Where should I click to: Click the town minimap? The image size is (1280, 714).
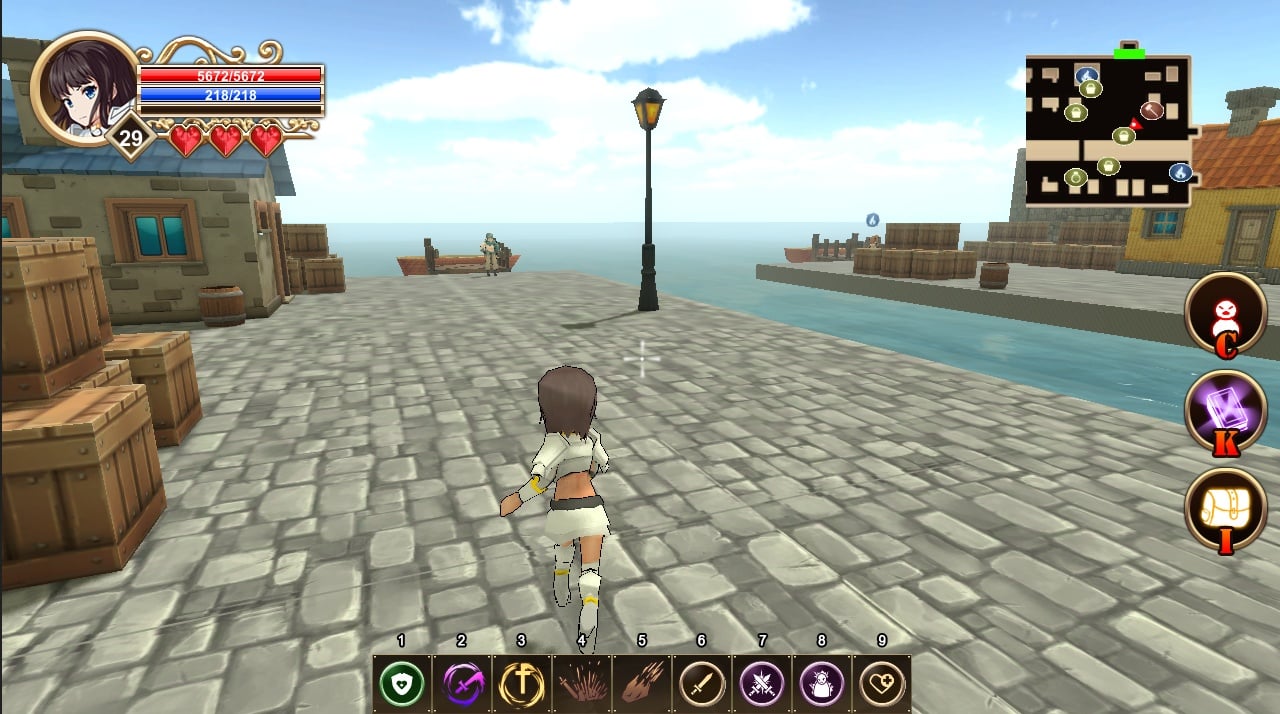[1108, 130]
